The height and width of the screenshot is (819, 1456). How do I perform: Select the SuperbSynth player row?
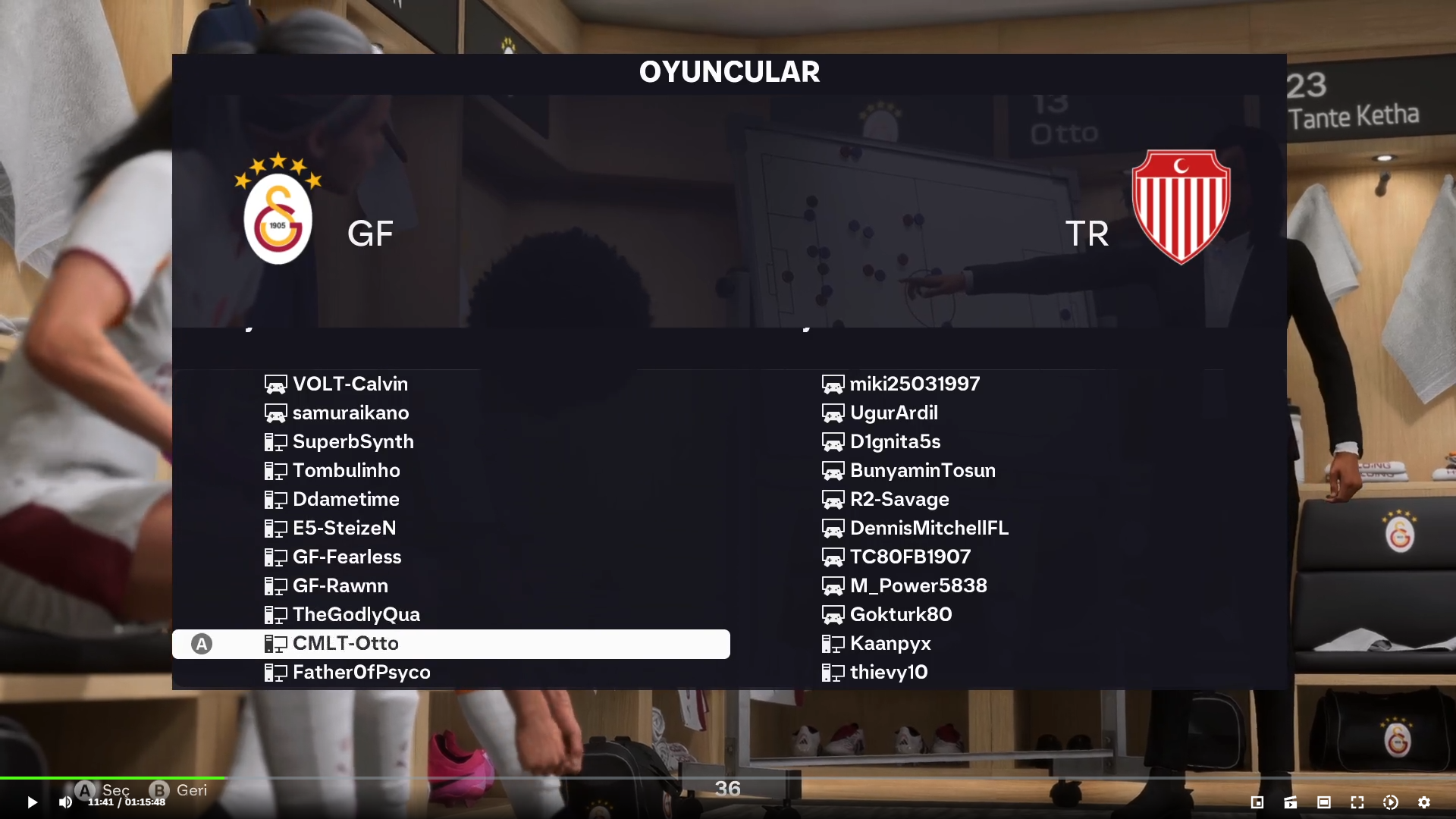pos(353,441)
